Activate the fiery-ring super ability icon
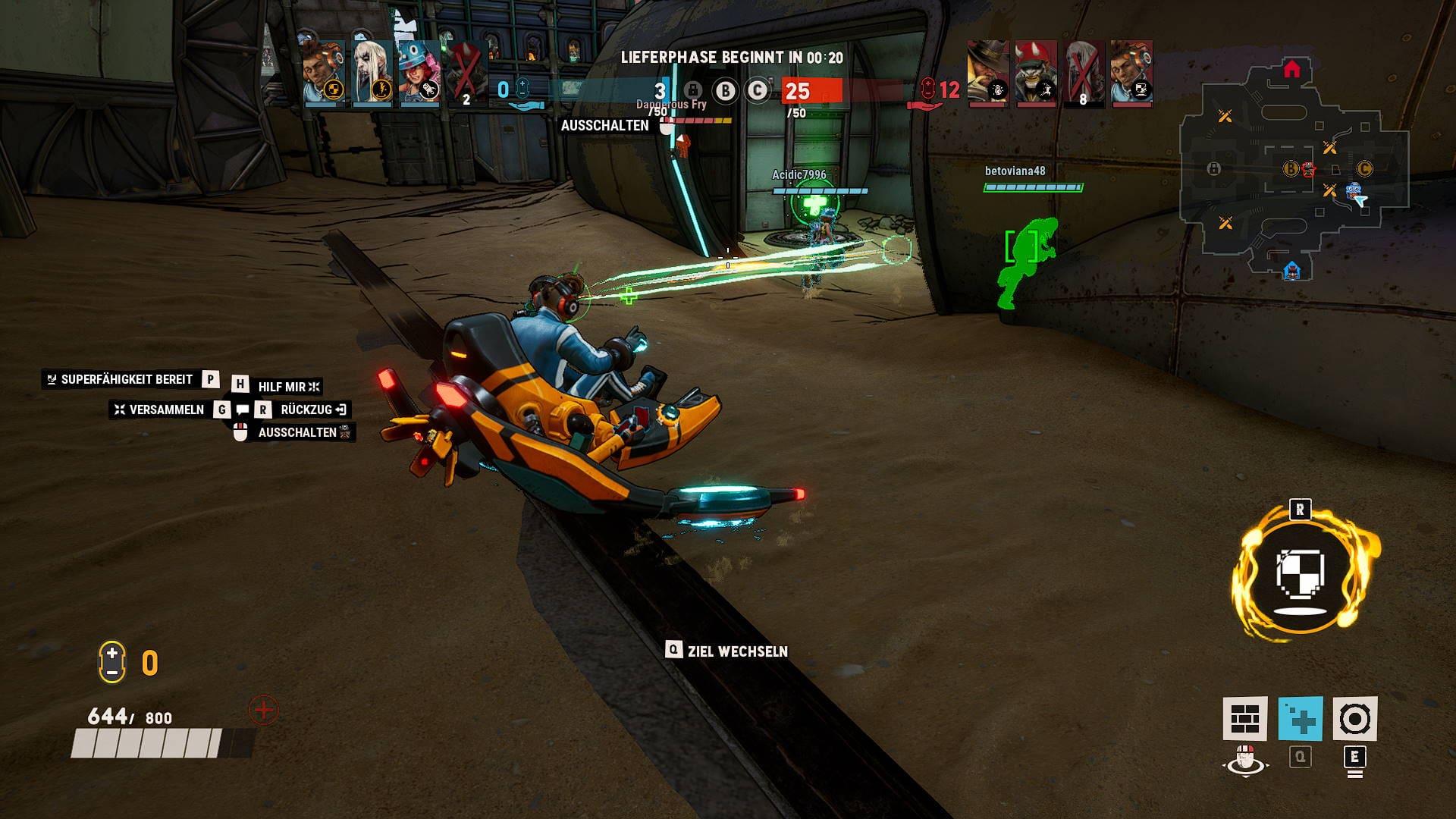The image size is (1456, 819). pos(1301,574)
